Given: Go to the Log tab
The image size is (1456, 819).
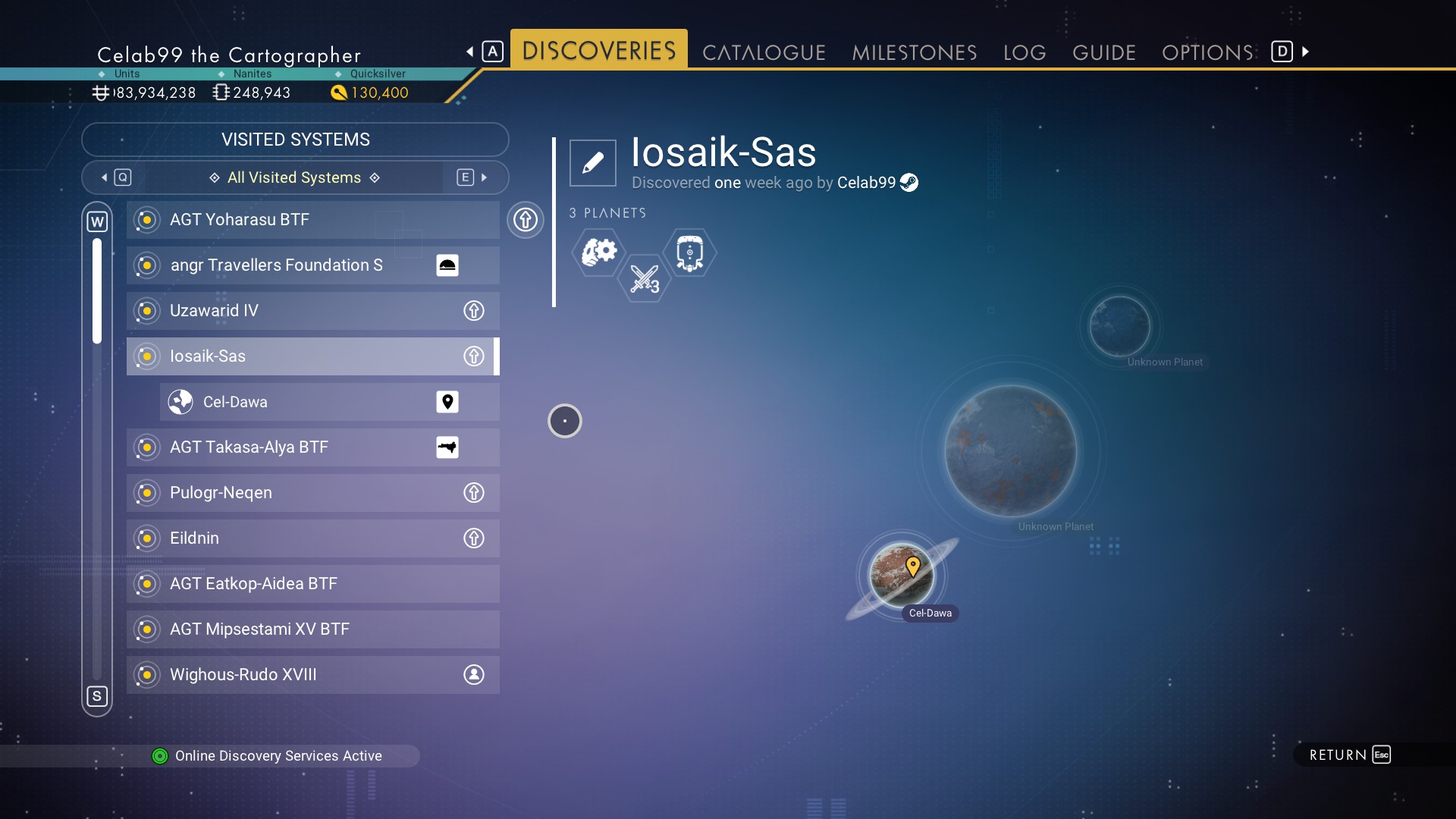Looking at the screenshot, I should click(x=1024, y=52).
